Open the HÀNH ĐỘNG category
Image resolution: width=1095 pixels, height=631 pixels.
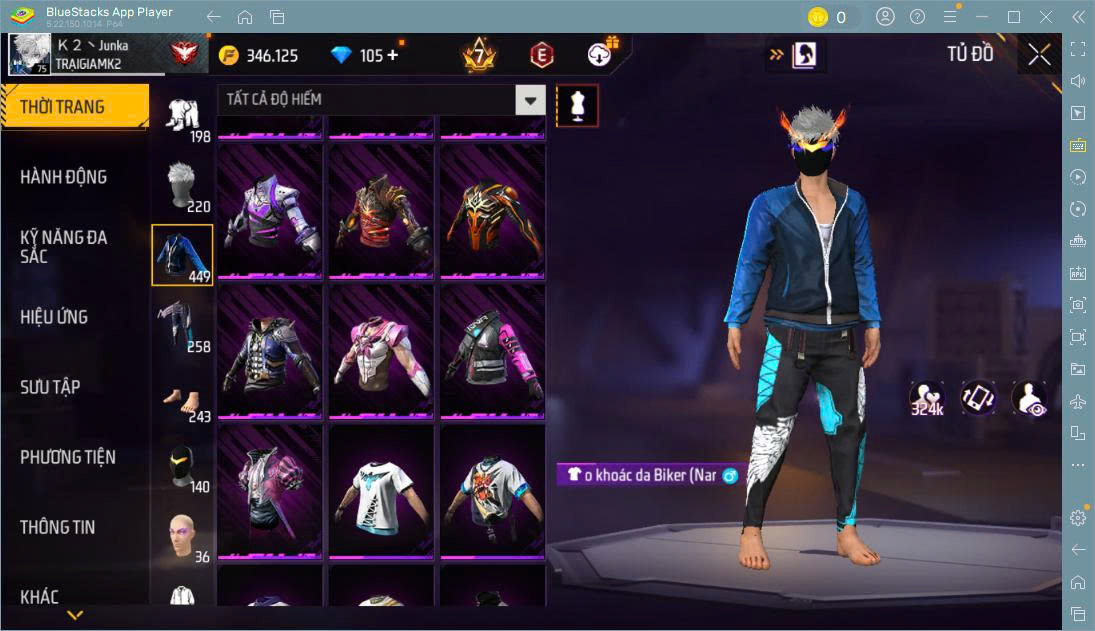coord(64,177)
